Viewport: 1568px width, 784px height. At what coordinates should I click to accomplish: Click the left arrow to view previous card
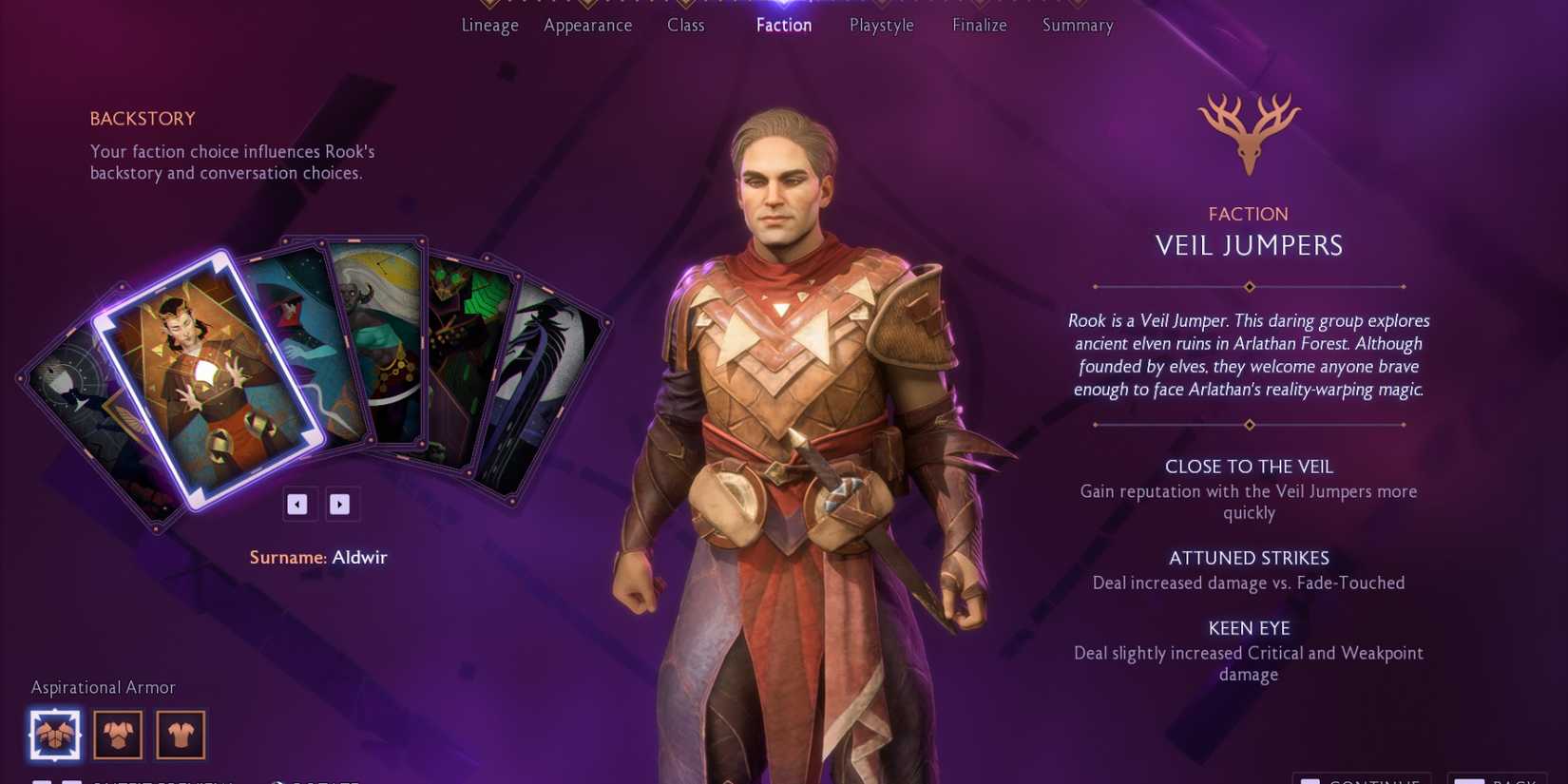(x=299, y=504)
